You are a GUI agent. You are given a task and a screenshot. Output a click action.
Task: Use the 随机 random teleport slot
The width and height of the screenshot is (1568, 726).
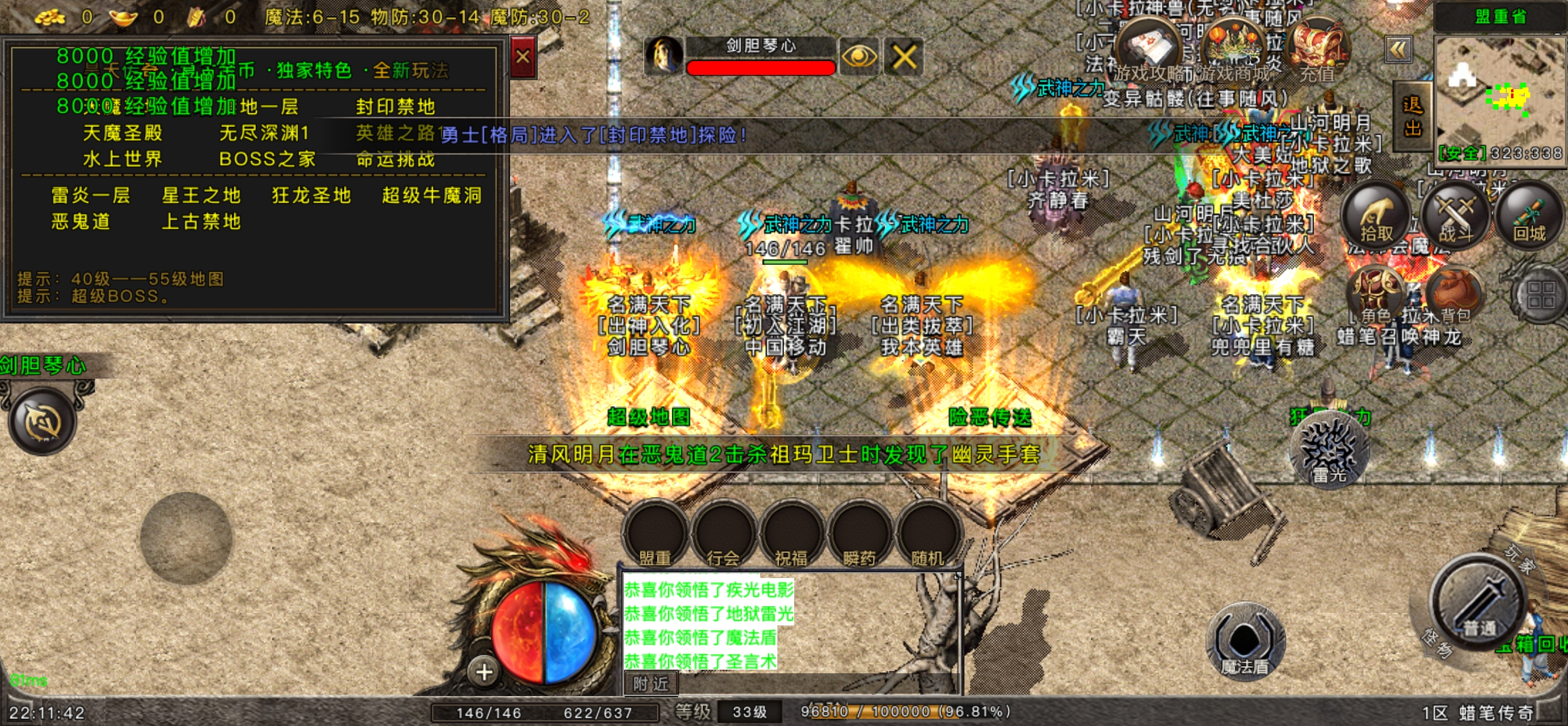tap(927, 536)
